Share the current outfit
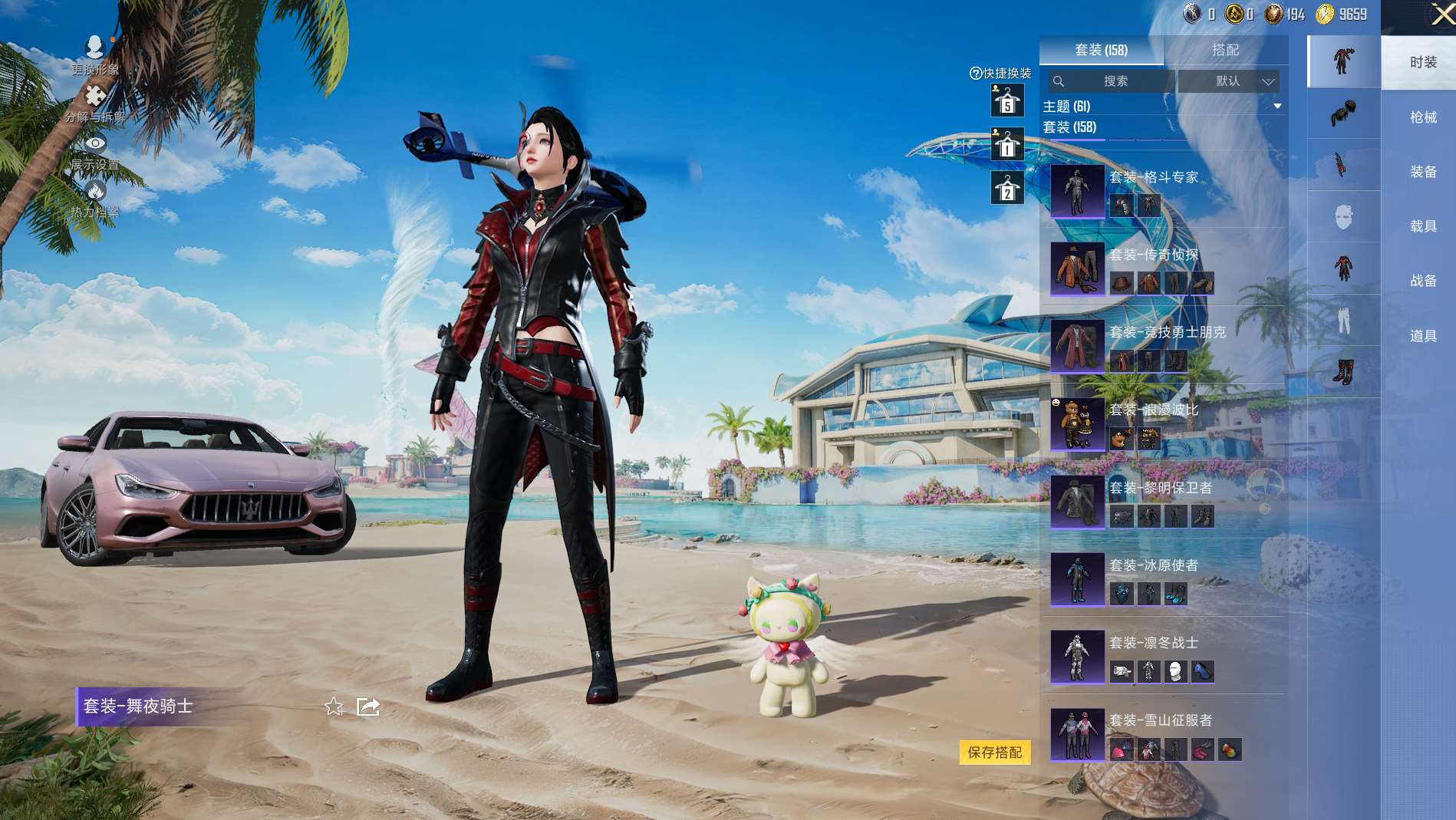 (x=368, y=706)
